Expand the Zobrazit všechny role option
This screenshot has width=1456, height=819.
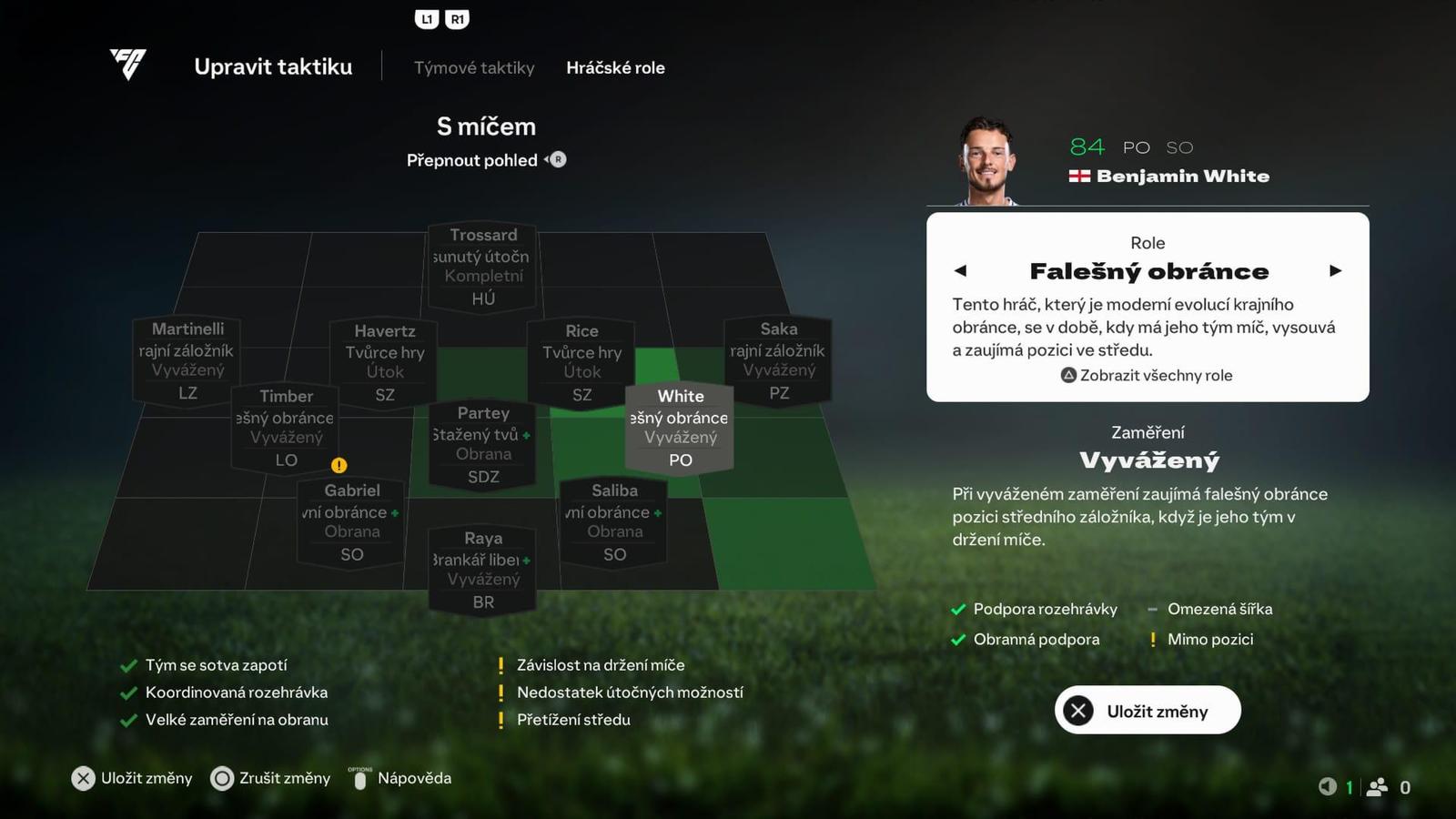(1156, 375)
